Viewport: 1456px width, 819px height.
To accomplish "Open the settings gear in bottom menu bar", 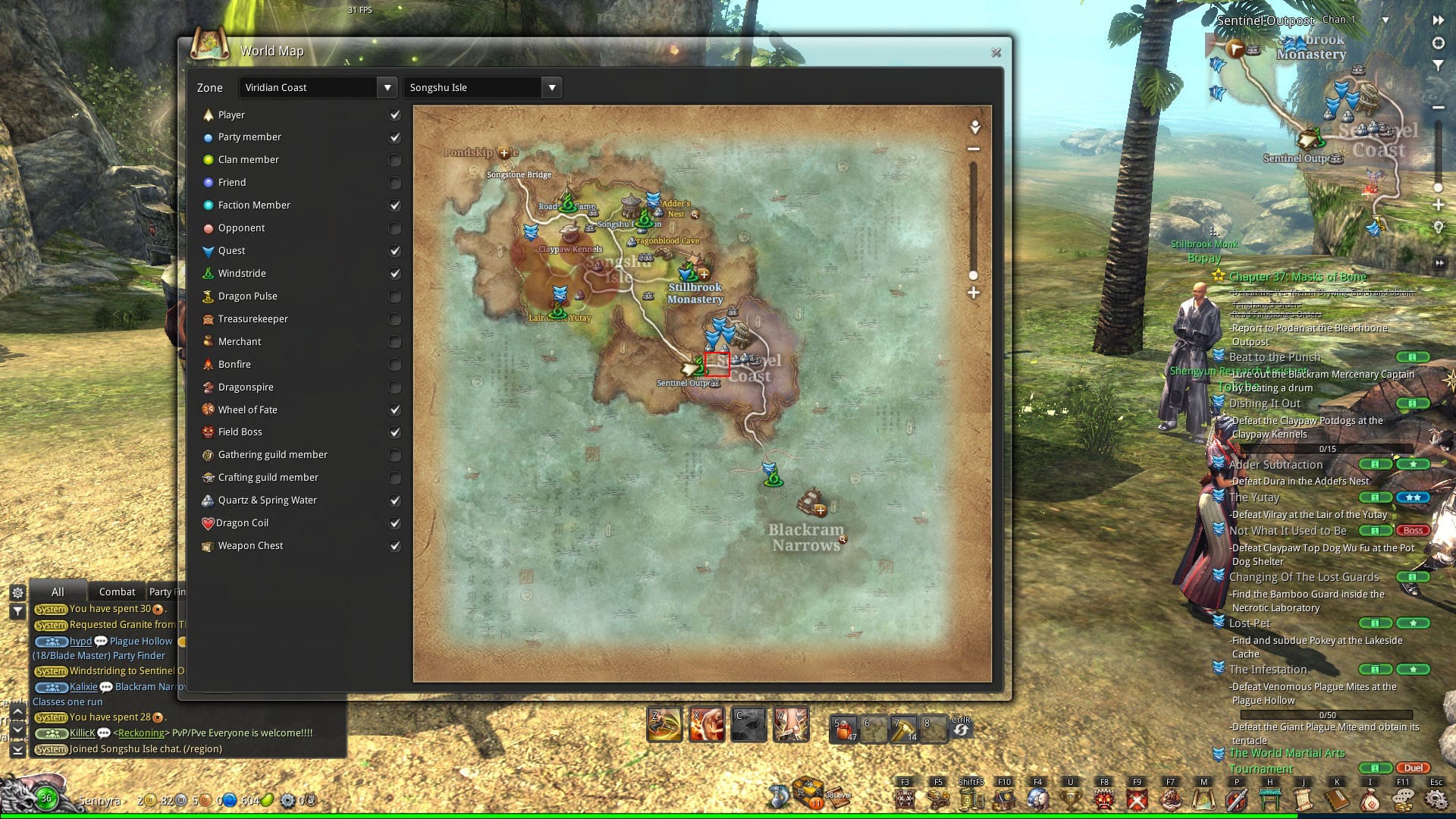I will (x=1436, y=799).
